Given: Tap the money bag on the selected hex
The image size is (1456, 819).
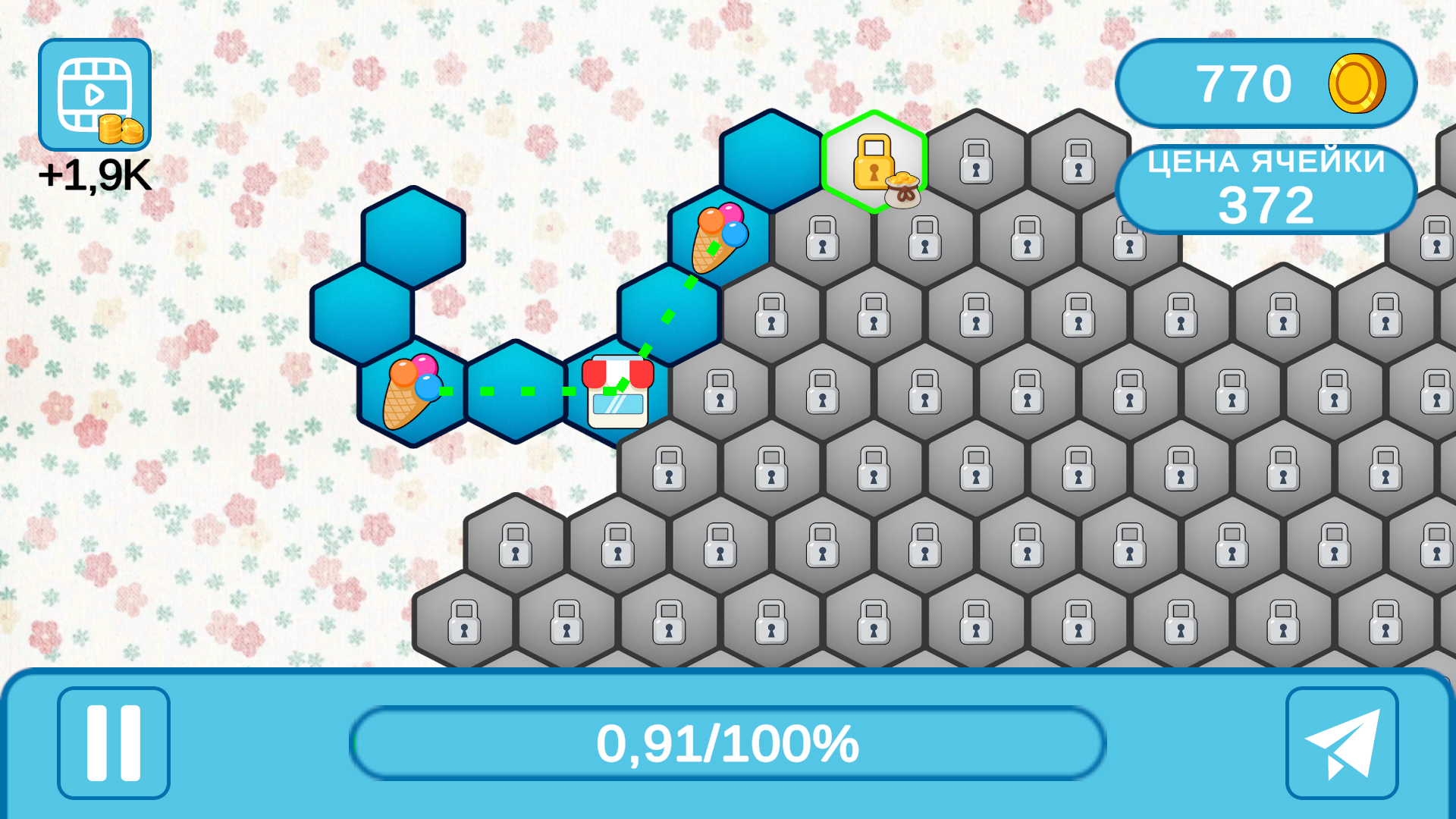Looking at the screenshot, I should (x=902, y=191).
